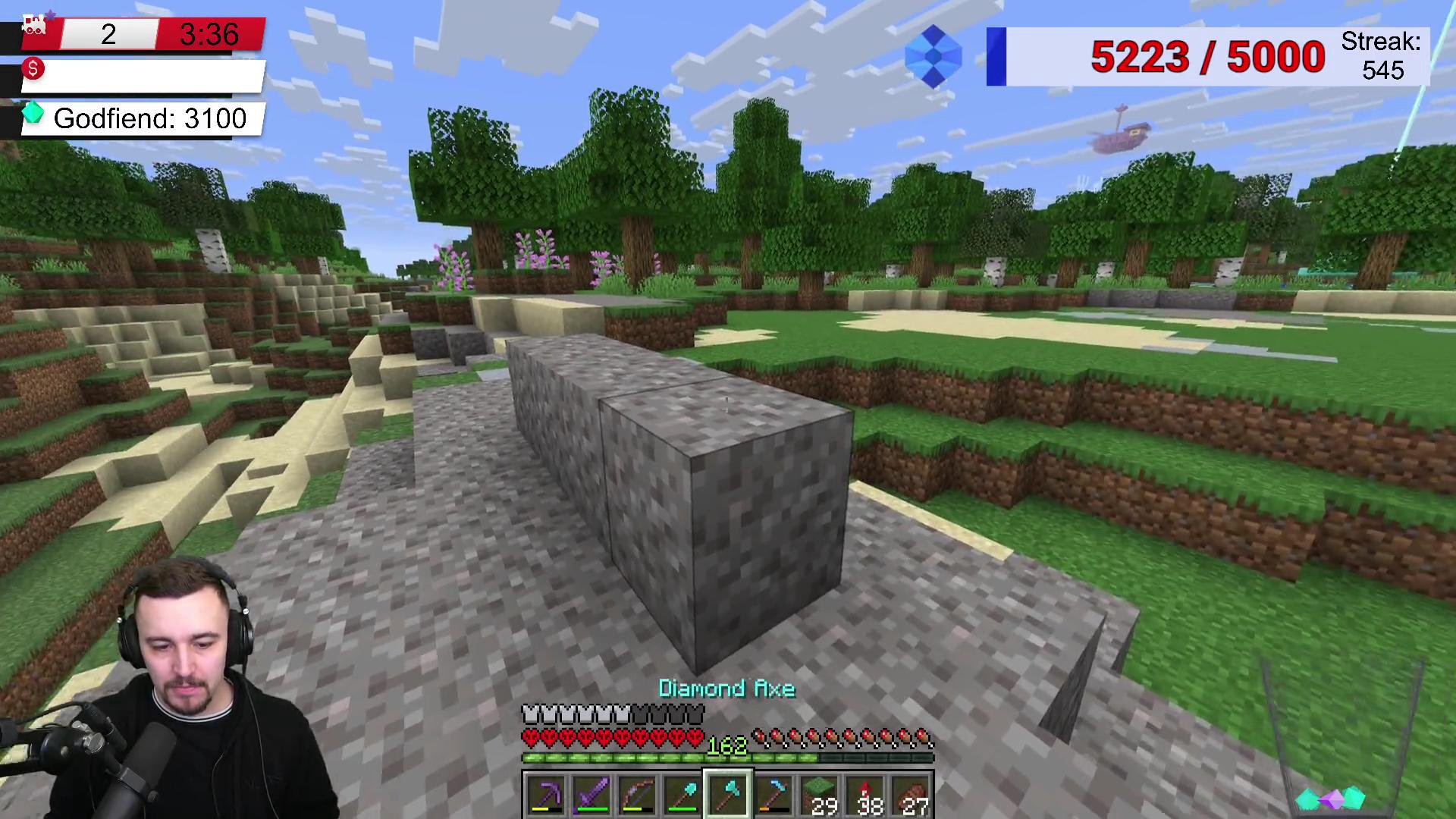Select the grass block stack of 29
Viewport: 1456px width, 819px height.
pos(821,795)
